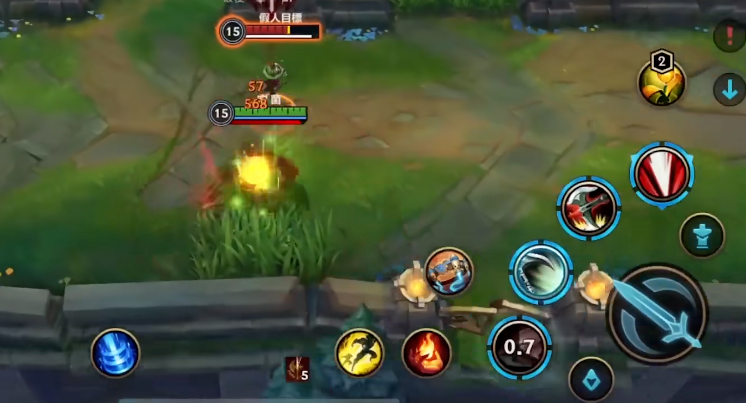Viewport: 746px width, 403px height.
Task: Tap the sword basic attack button
Action: coord(657,313)
